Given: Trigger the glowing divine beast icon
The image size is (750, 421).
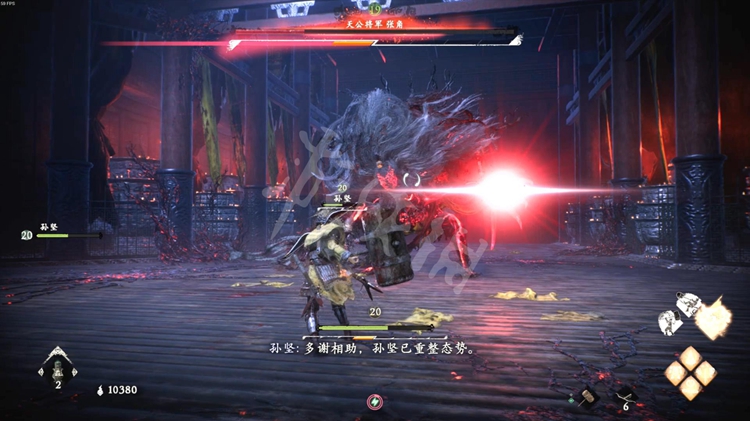Looking at the screenshot, I should click(x=710, y=319).
